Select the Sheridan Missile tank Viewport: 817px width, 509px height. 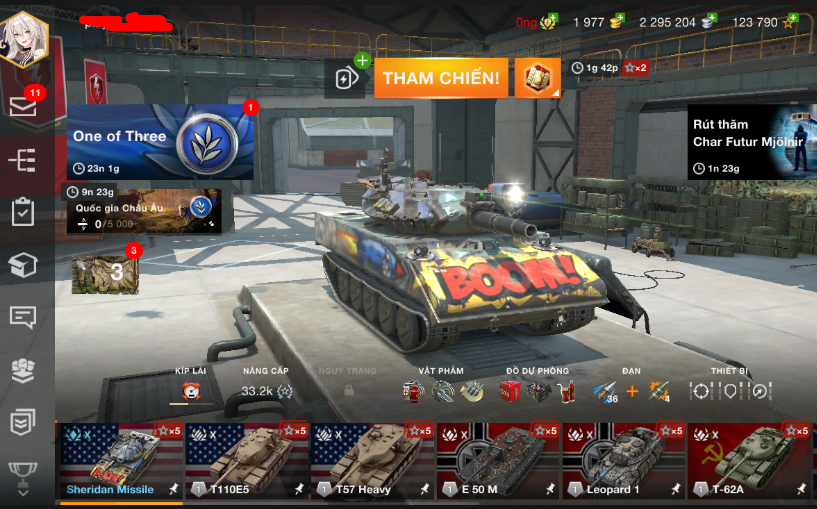tap(120, 462)
